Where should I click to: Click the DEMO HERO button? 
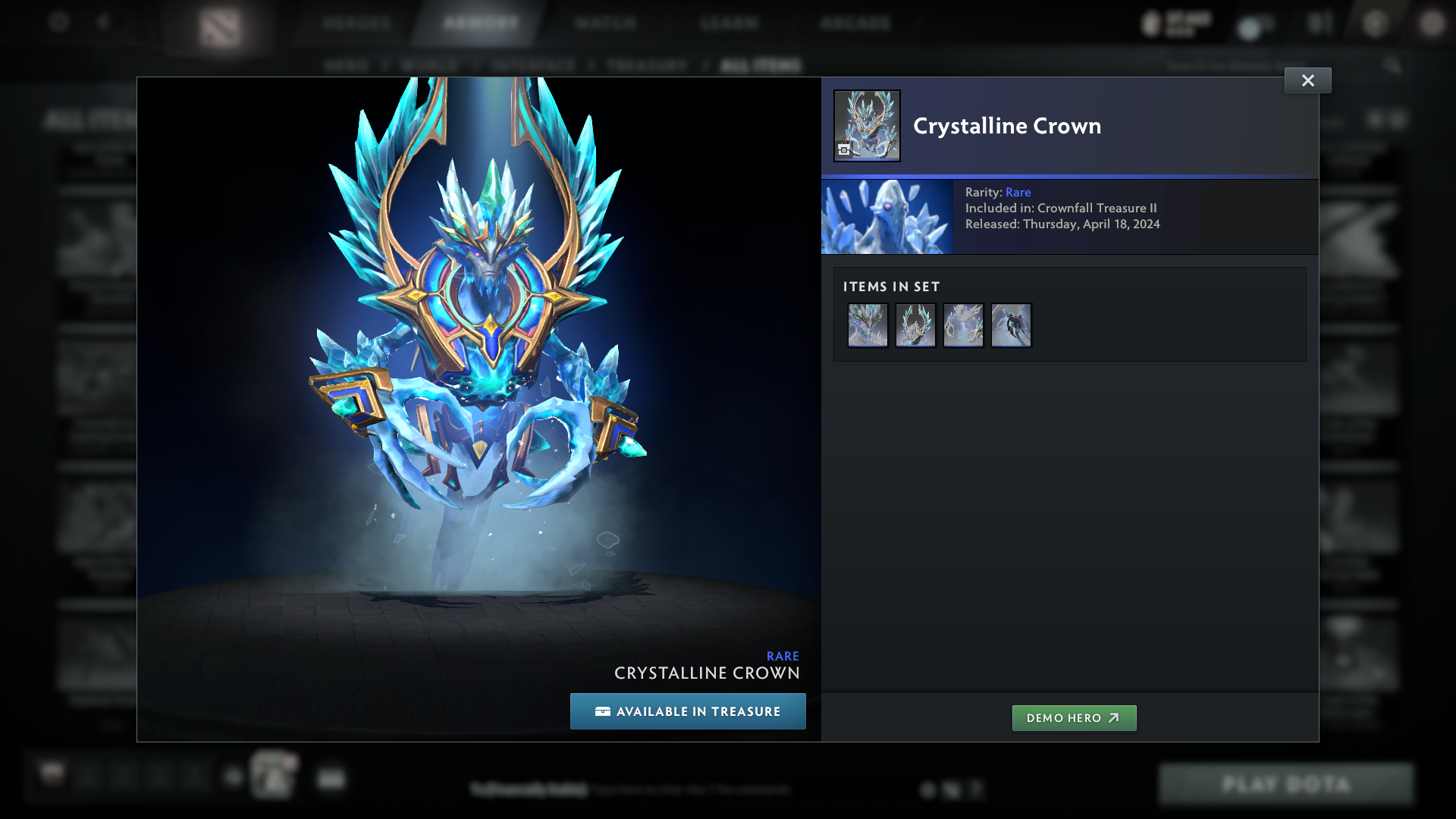1074,717
